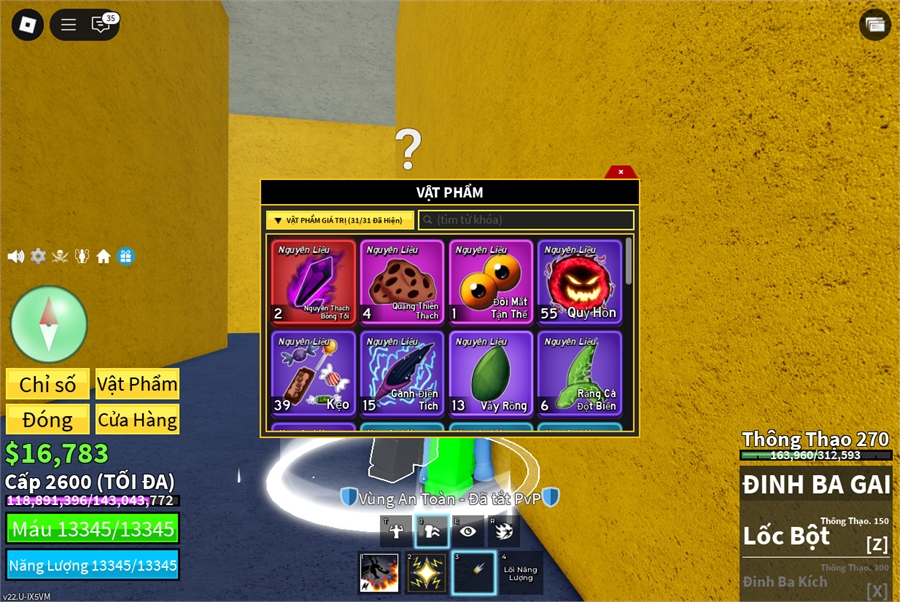Screen dimensions: 900x602
Task: Open the gear settings icon
Action: point(38,256)
